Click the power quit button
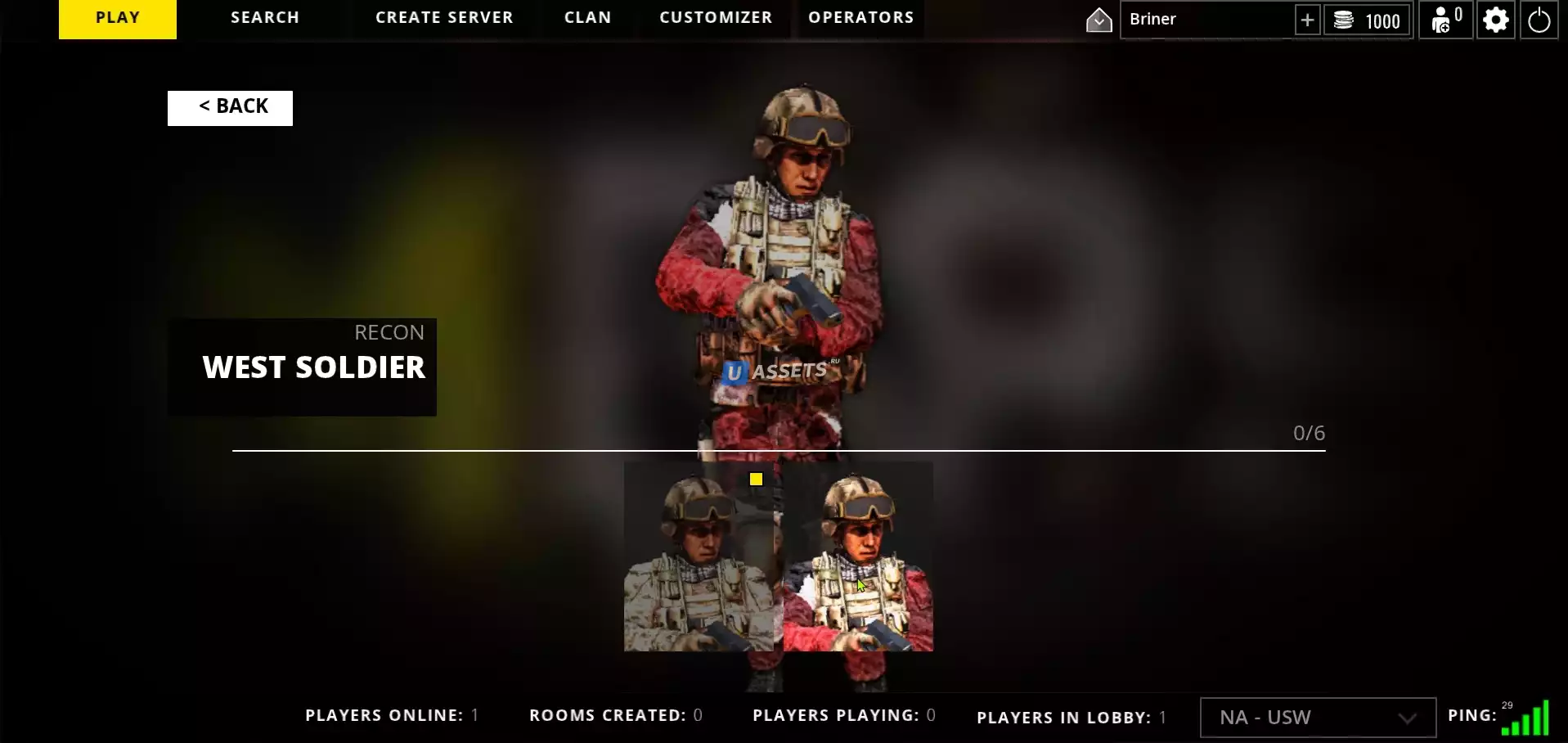Screen dimensions: 1568x743 tap(1539, 20)
